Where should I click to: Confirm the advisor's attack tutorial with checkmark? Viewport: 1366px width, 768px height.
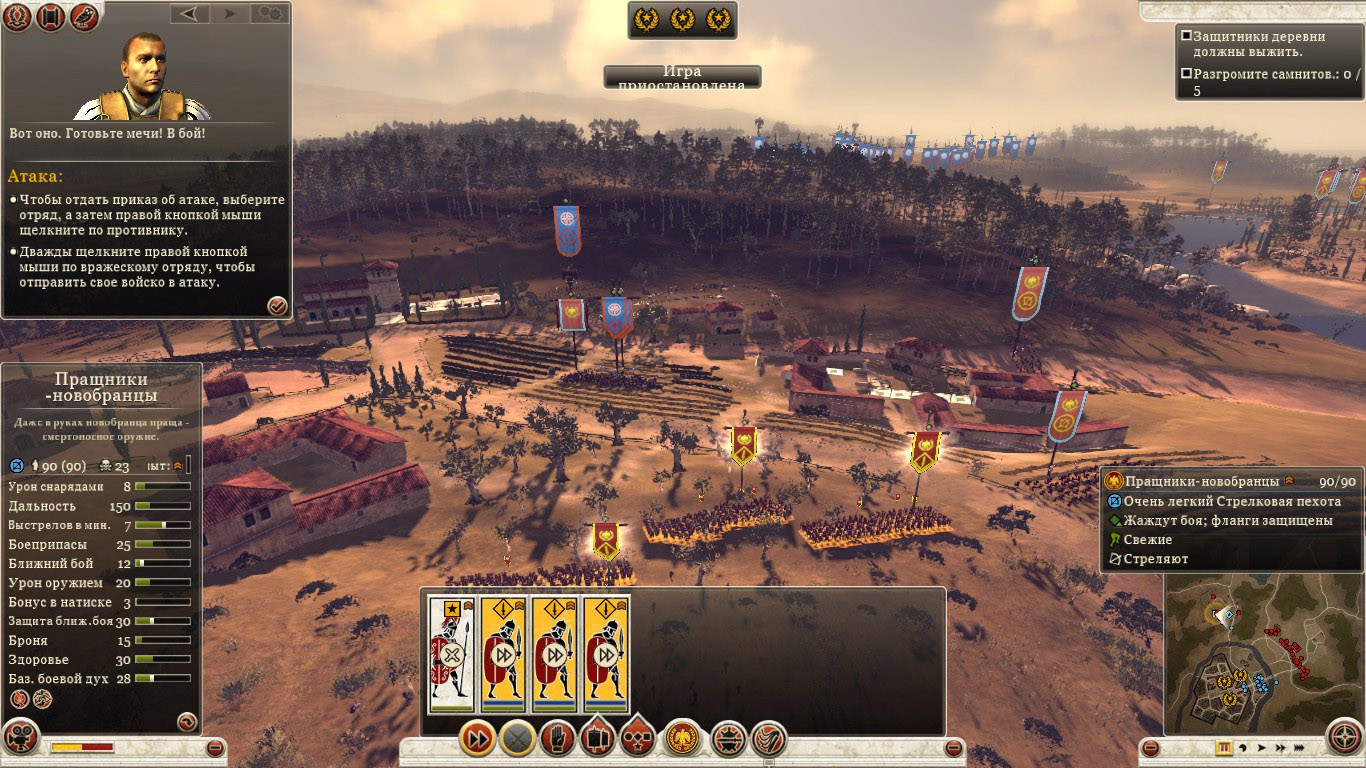[277, 306]
